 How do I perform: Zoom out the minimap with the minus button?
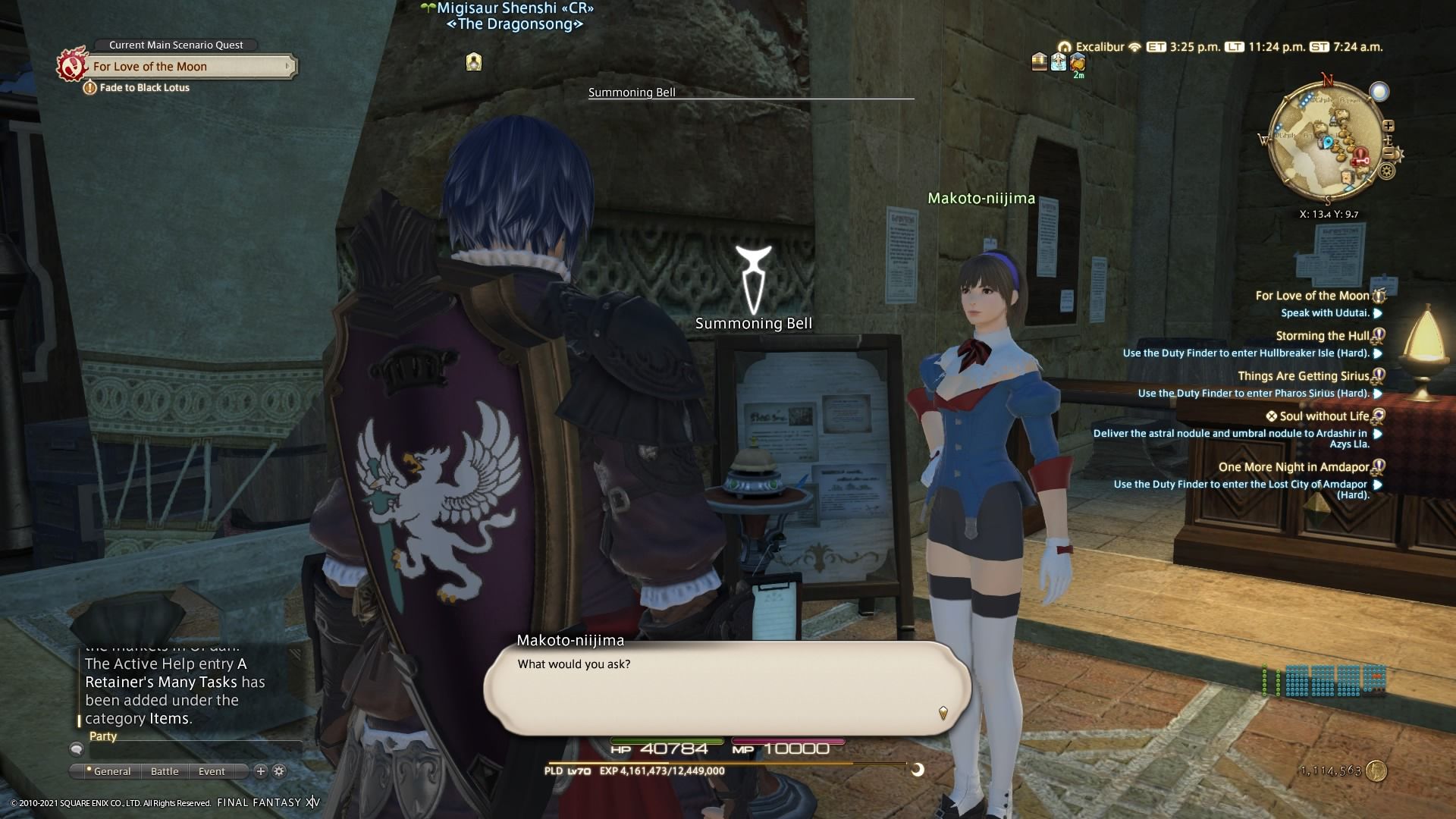1388,152
